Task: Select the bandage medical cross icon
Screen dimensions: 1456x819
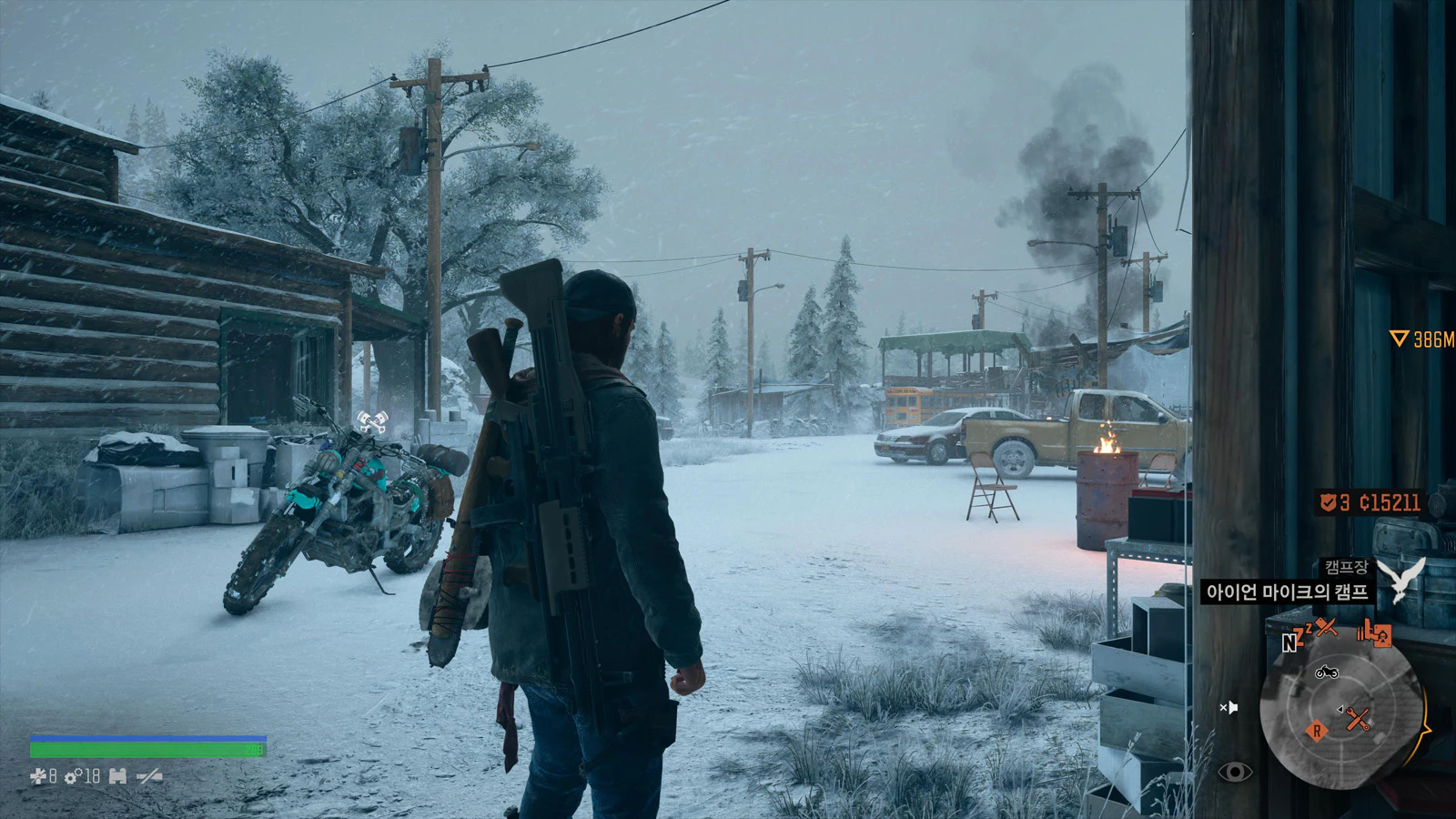Action: click(37, 776)
